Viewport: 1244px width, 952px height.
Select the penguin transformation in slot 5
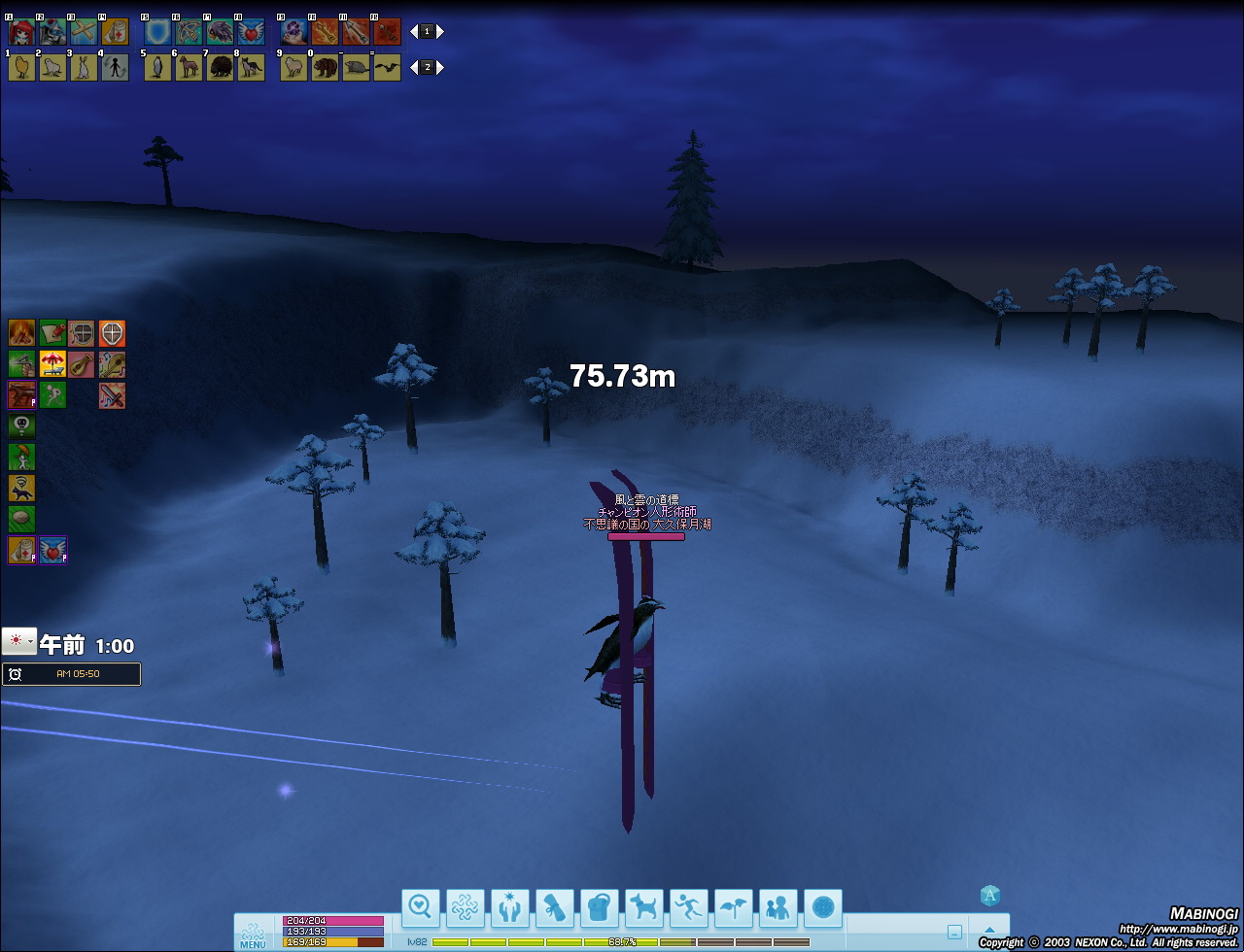pos(157,67)
